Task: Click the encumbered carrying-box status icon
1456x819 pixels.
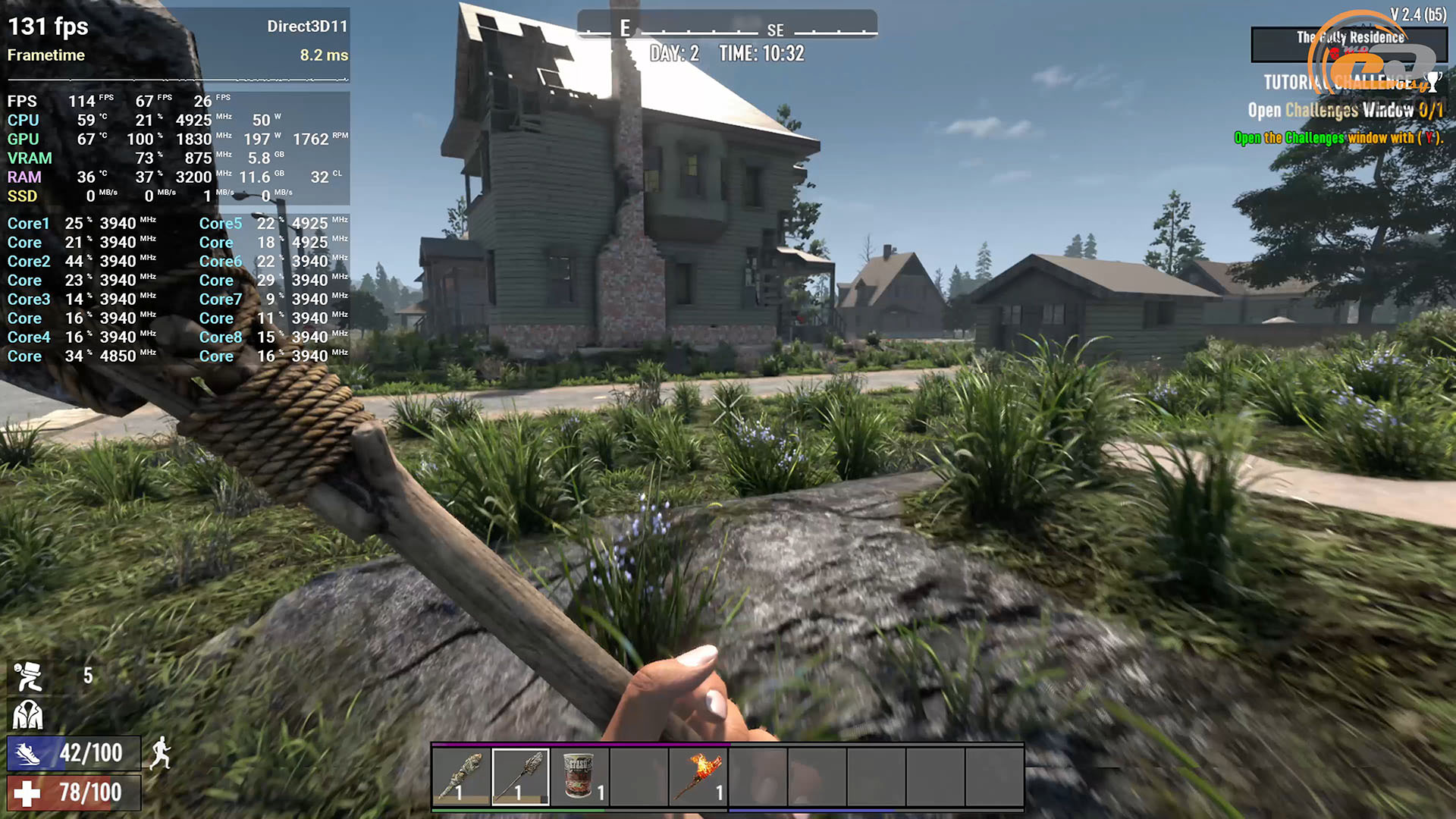Action: pos(28,676)
